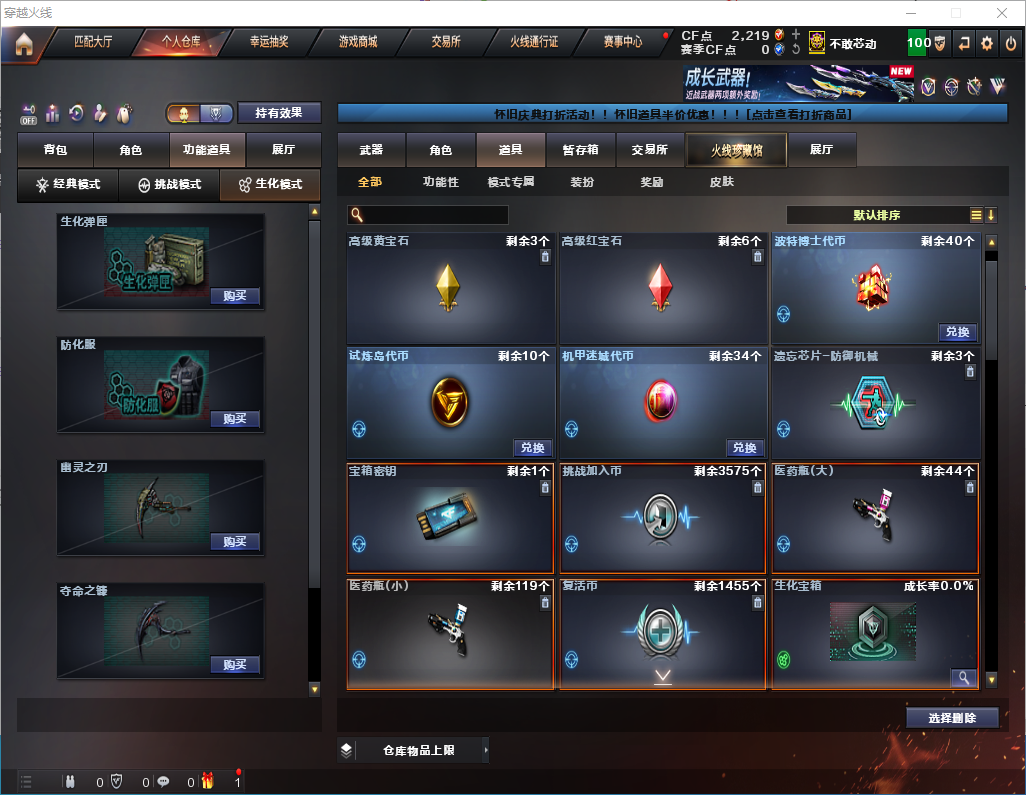Filter items by 功能性 category
The width and height of the screenshot is (1026, 795).
pyautogui.click(x=440, y=183)
